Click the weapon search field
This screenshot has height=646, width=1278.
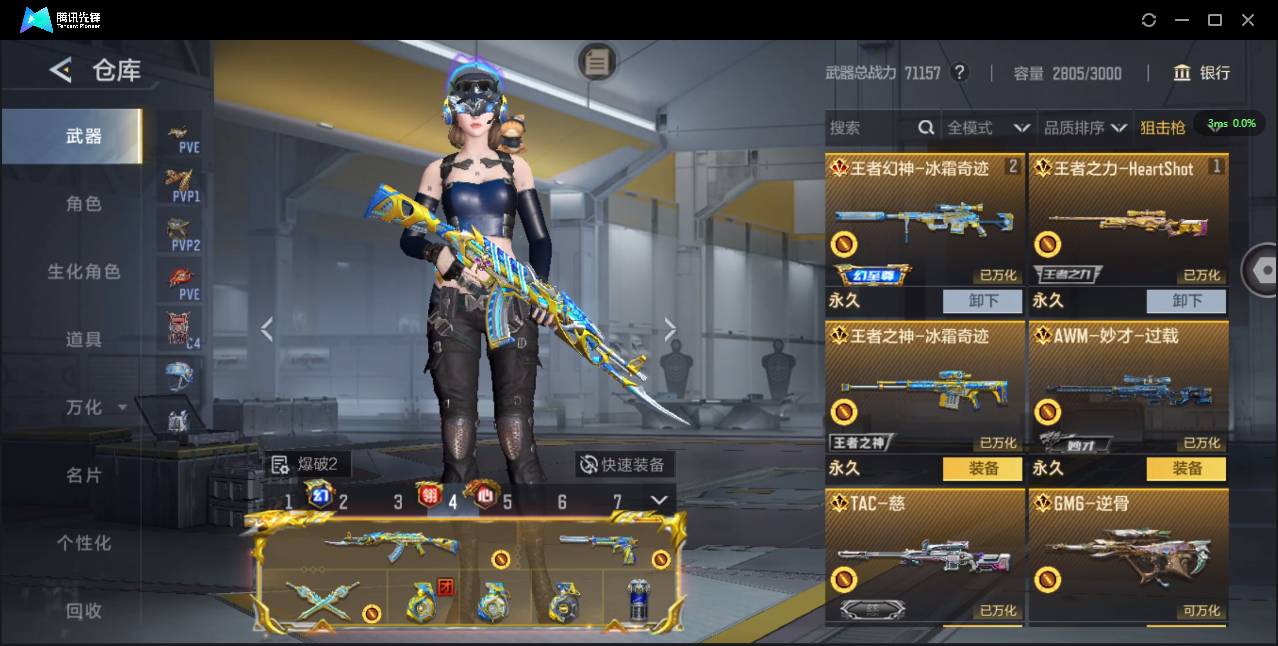[x=870, y=128]
